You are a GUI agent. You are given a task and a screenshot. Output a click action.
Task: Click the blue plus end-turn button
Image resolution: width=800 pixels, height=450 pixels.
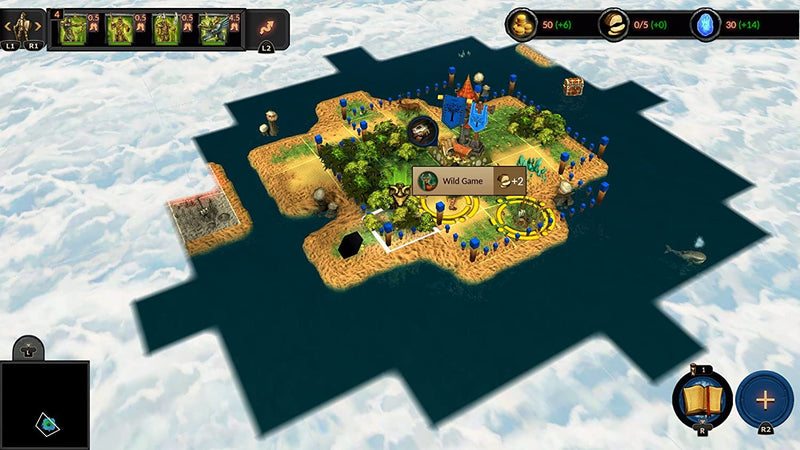(x=765, y=399)
